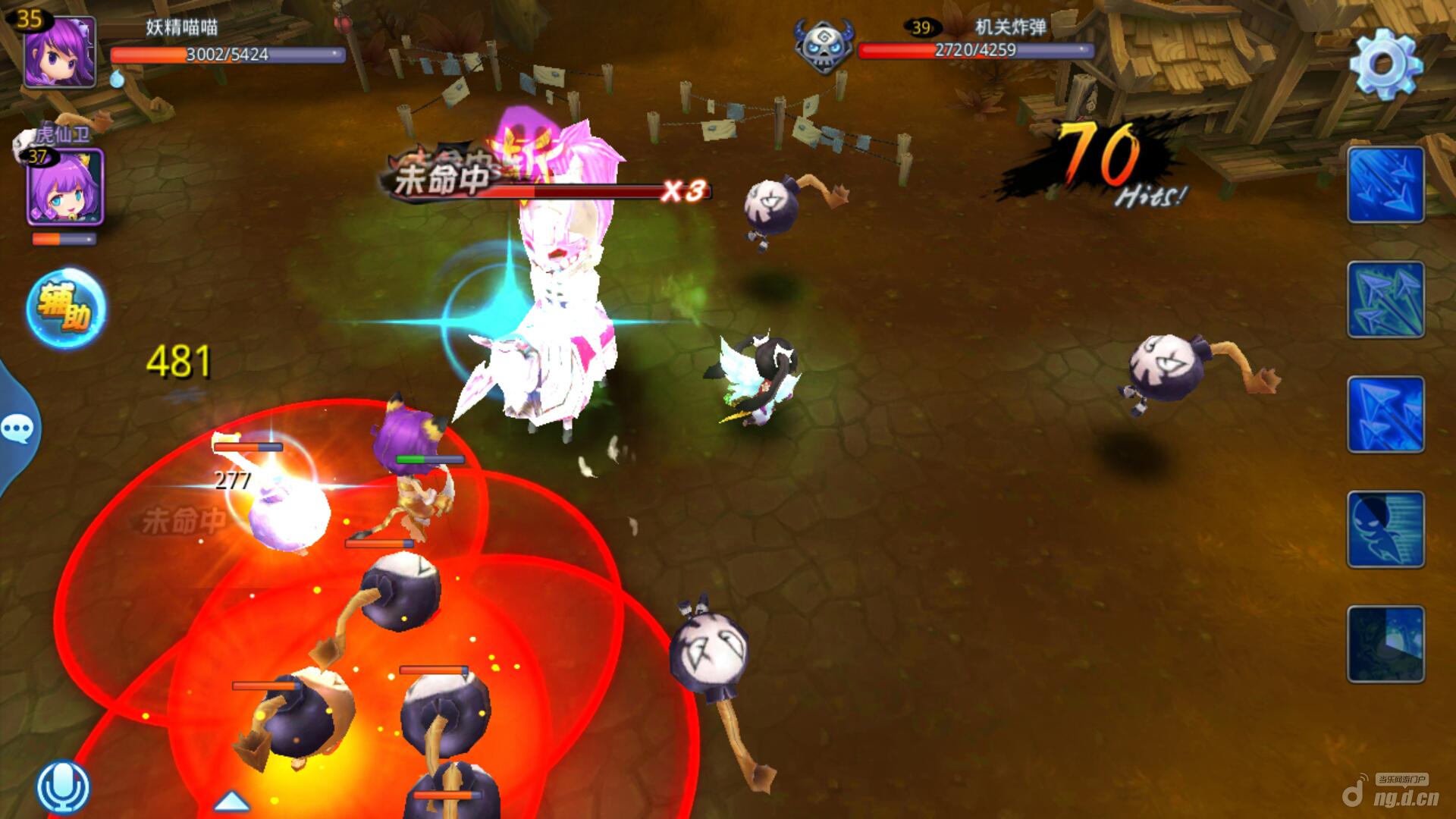
Task: Open the chat bubble panel
Action: point(17,429)
